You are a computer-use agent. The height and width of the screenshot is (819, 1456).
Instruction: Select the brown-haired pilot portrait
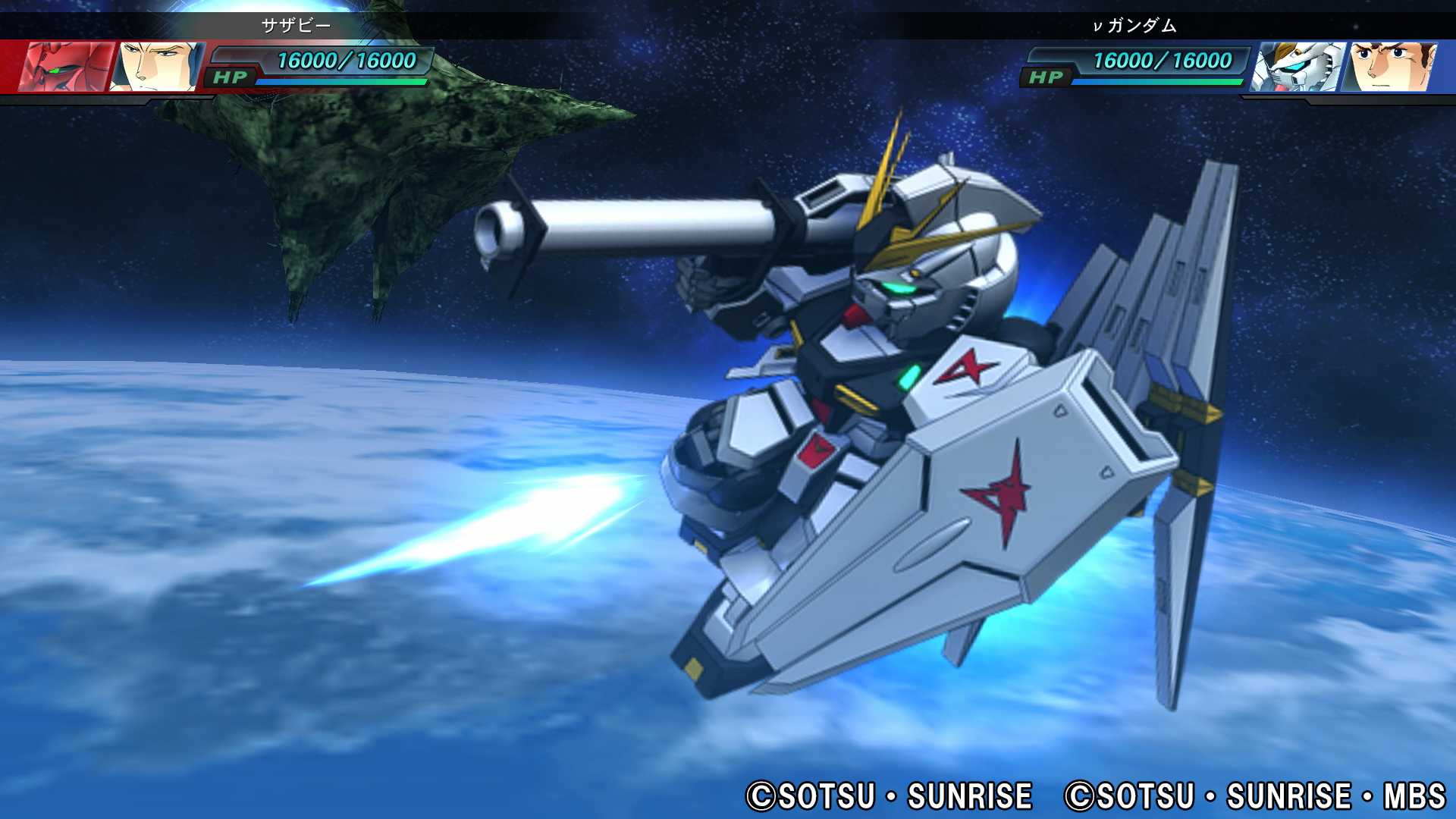1389,67
